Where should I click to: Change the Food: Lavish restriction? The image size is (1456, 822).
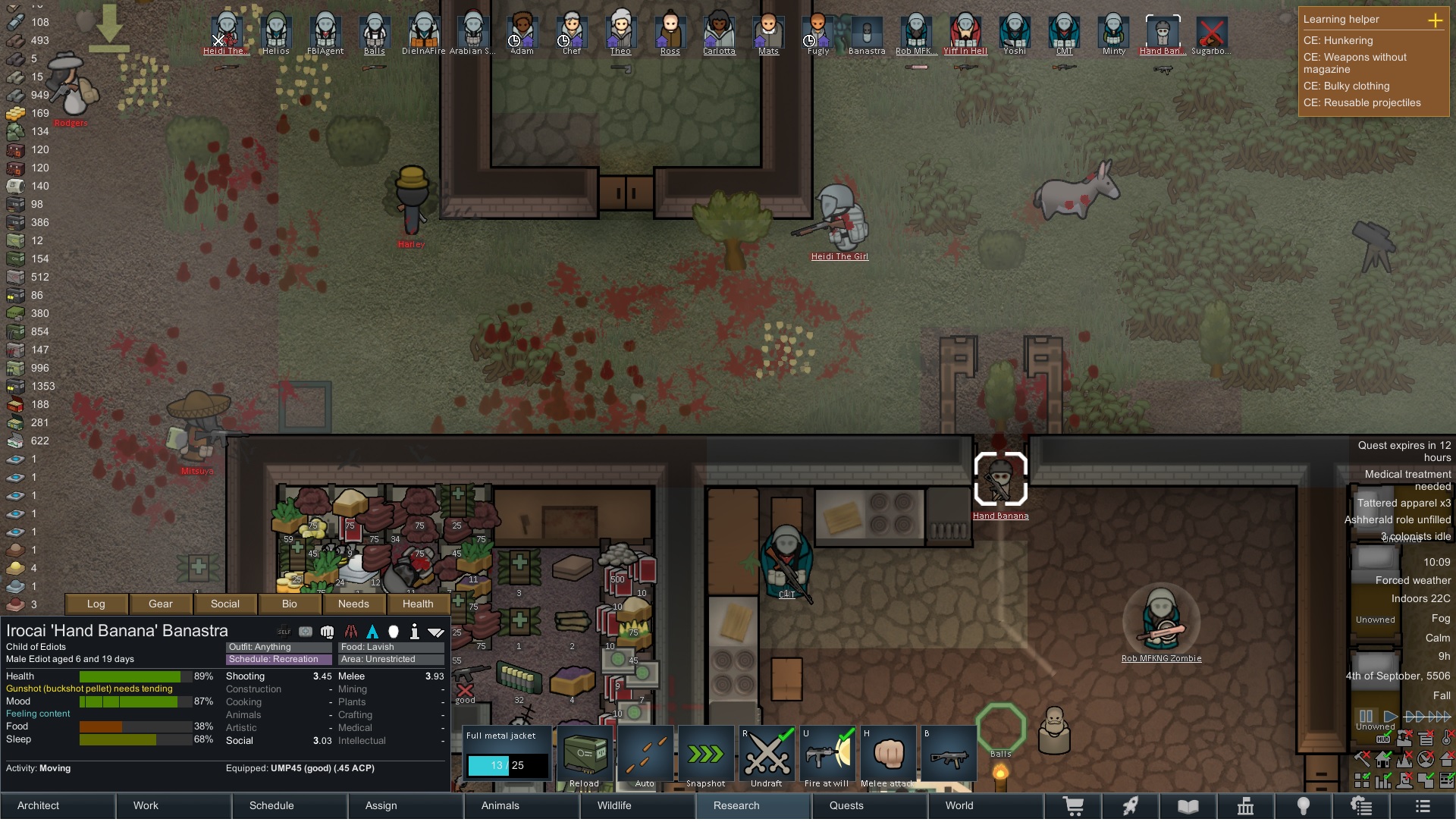tap(391, 647)
